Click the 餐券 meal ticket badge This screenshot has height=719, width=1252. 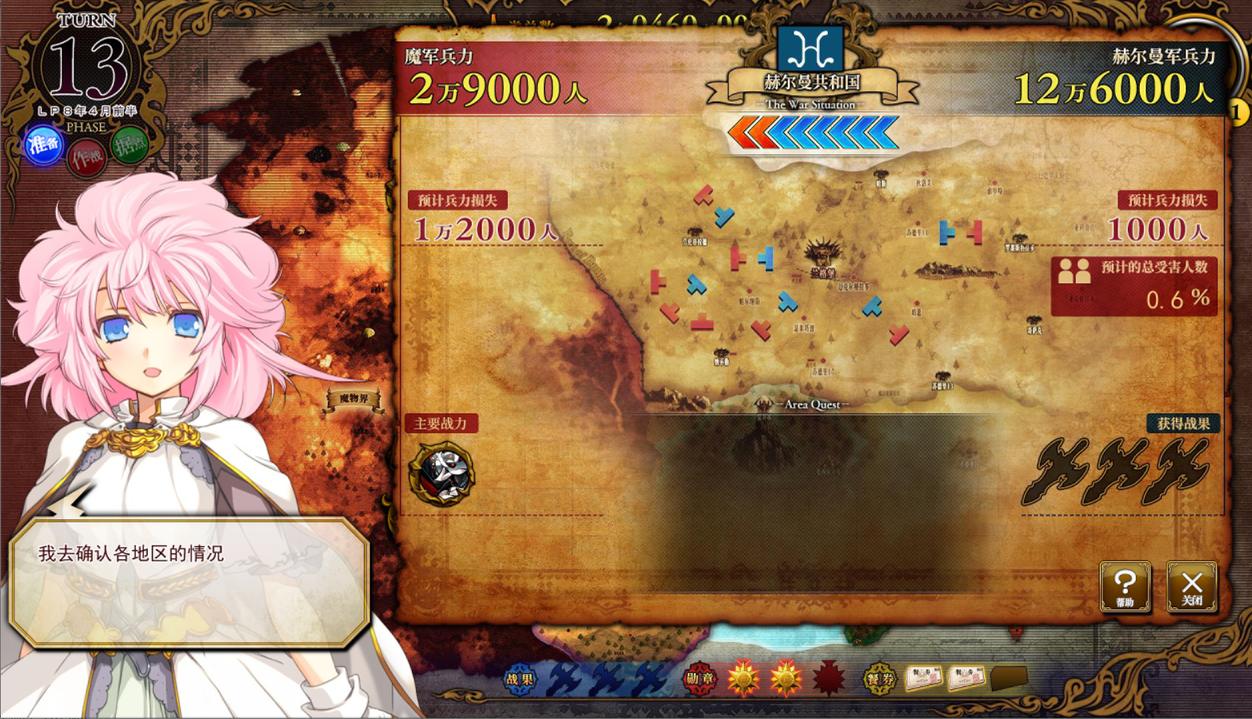[x=880, y=679]
